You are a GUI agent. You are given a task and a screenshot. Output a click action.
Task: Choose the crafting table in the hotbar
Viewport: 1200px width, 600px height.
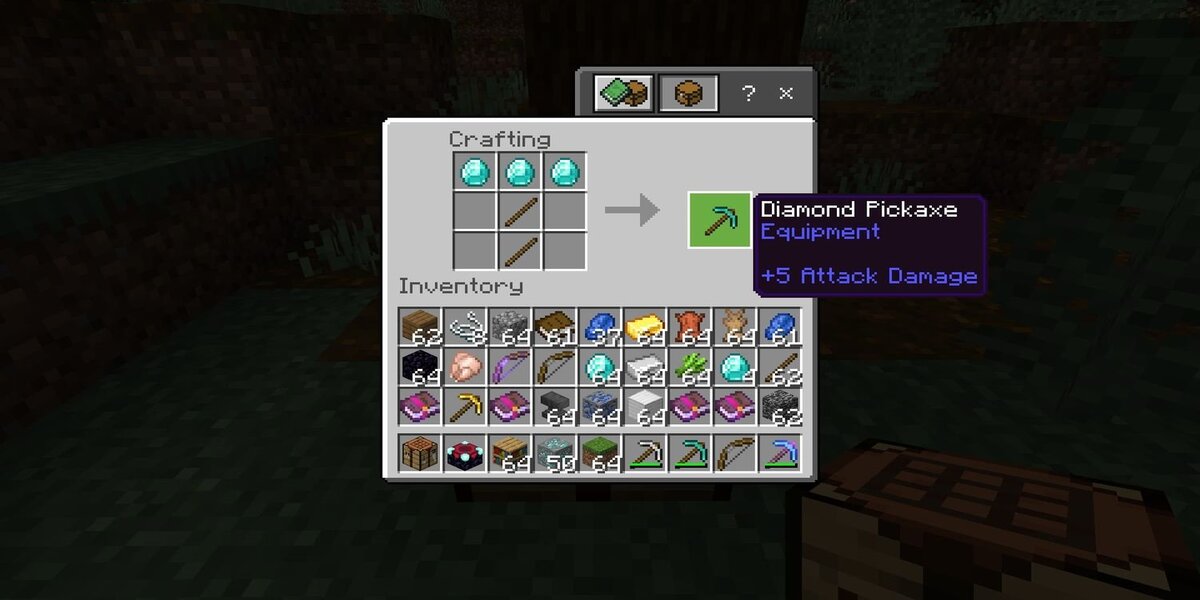pos(420,453)
